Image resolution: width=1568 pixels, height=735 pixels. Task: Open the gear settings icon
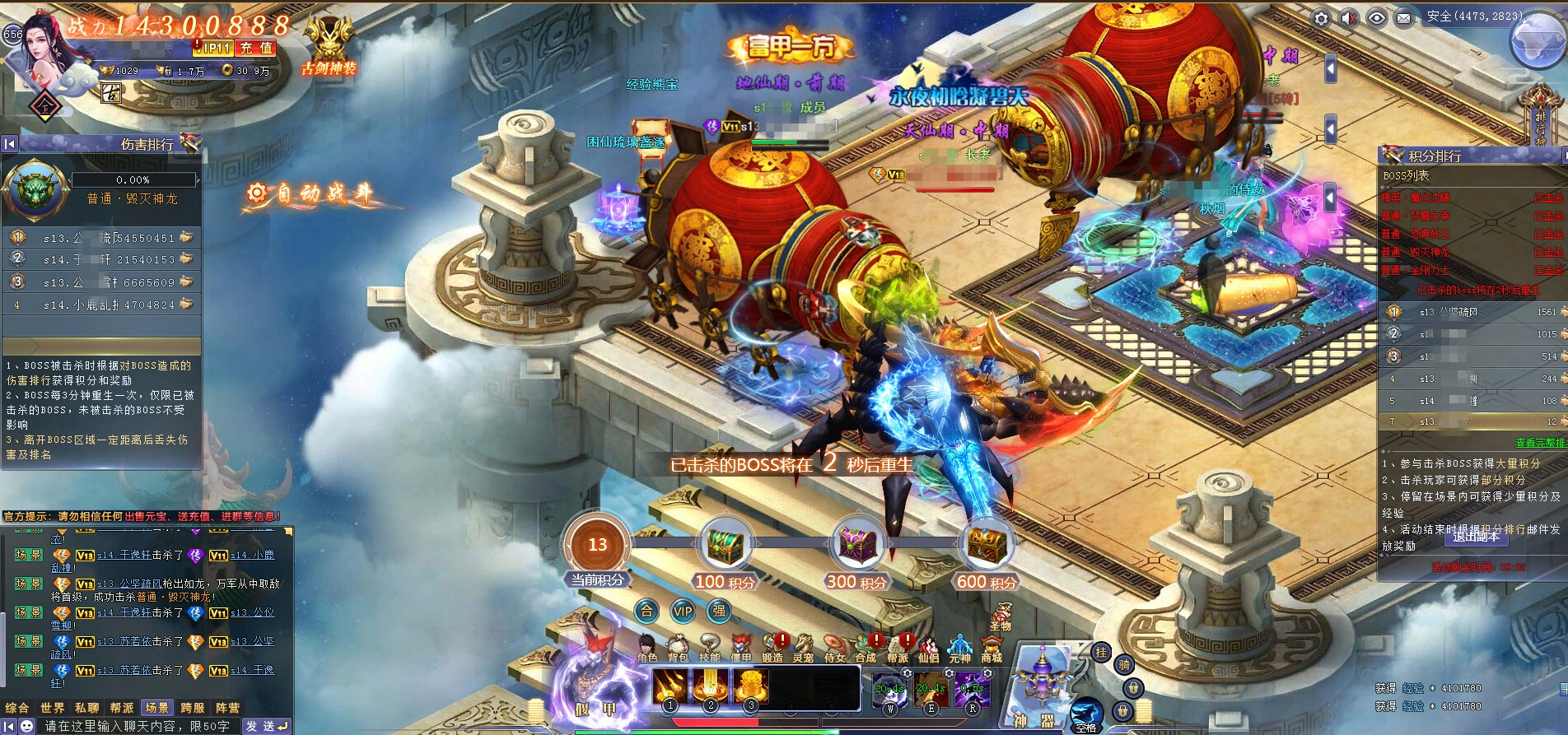(1321, 18)
